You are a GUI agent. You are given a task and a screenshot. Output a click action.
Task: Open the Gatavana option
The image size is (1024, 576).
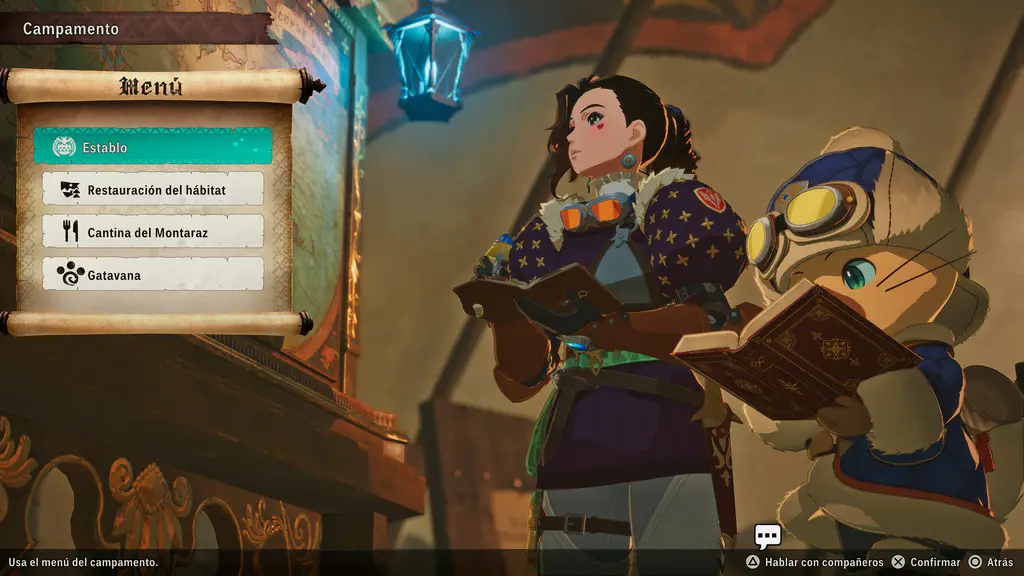[x=153, y=274]
